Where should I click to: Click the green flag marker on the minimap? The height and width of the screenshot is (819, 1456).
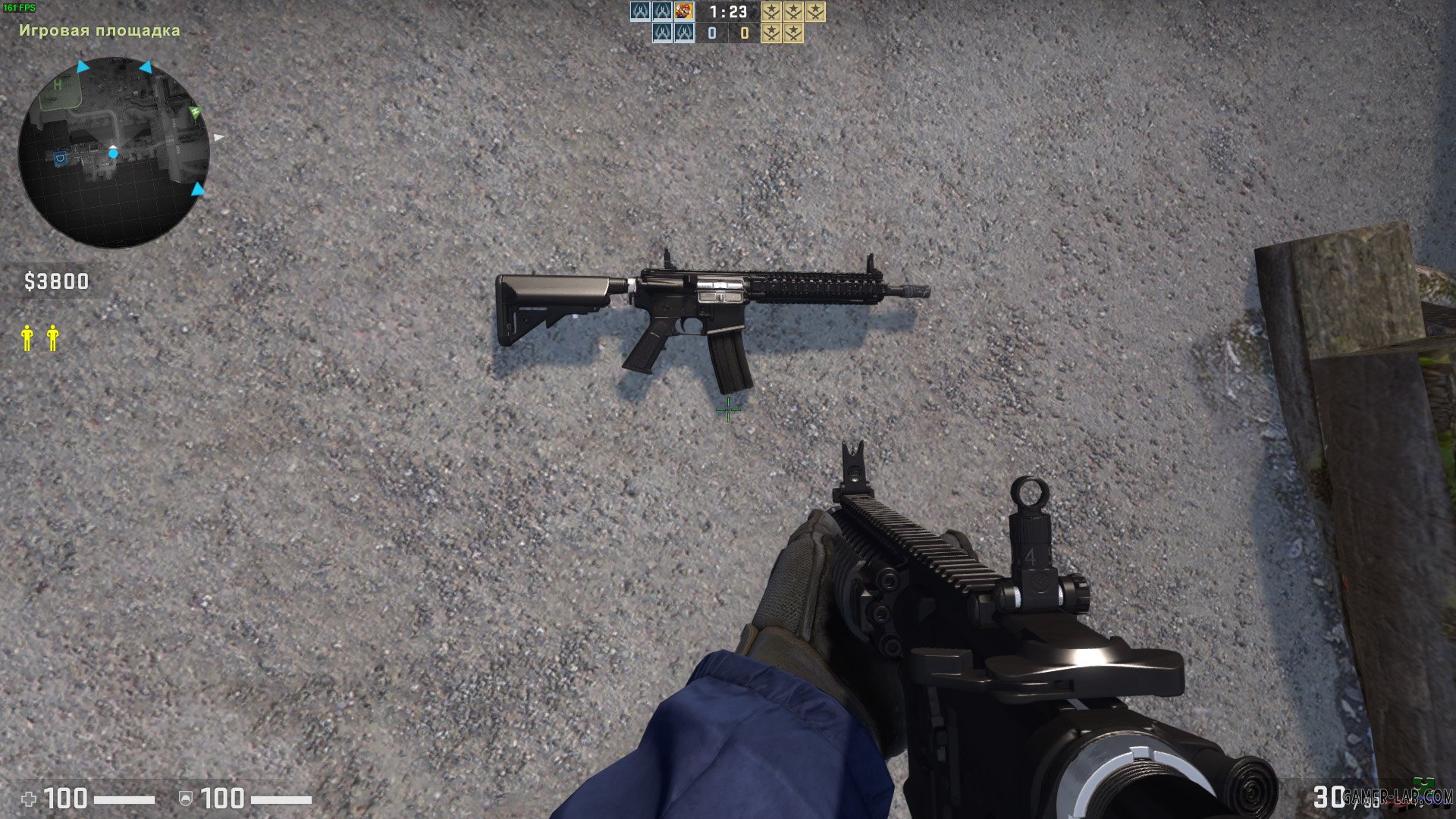pos(194,113)
